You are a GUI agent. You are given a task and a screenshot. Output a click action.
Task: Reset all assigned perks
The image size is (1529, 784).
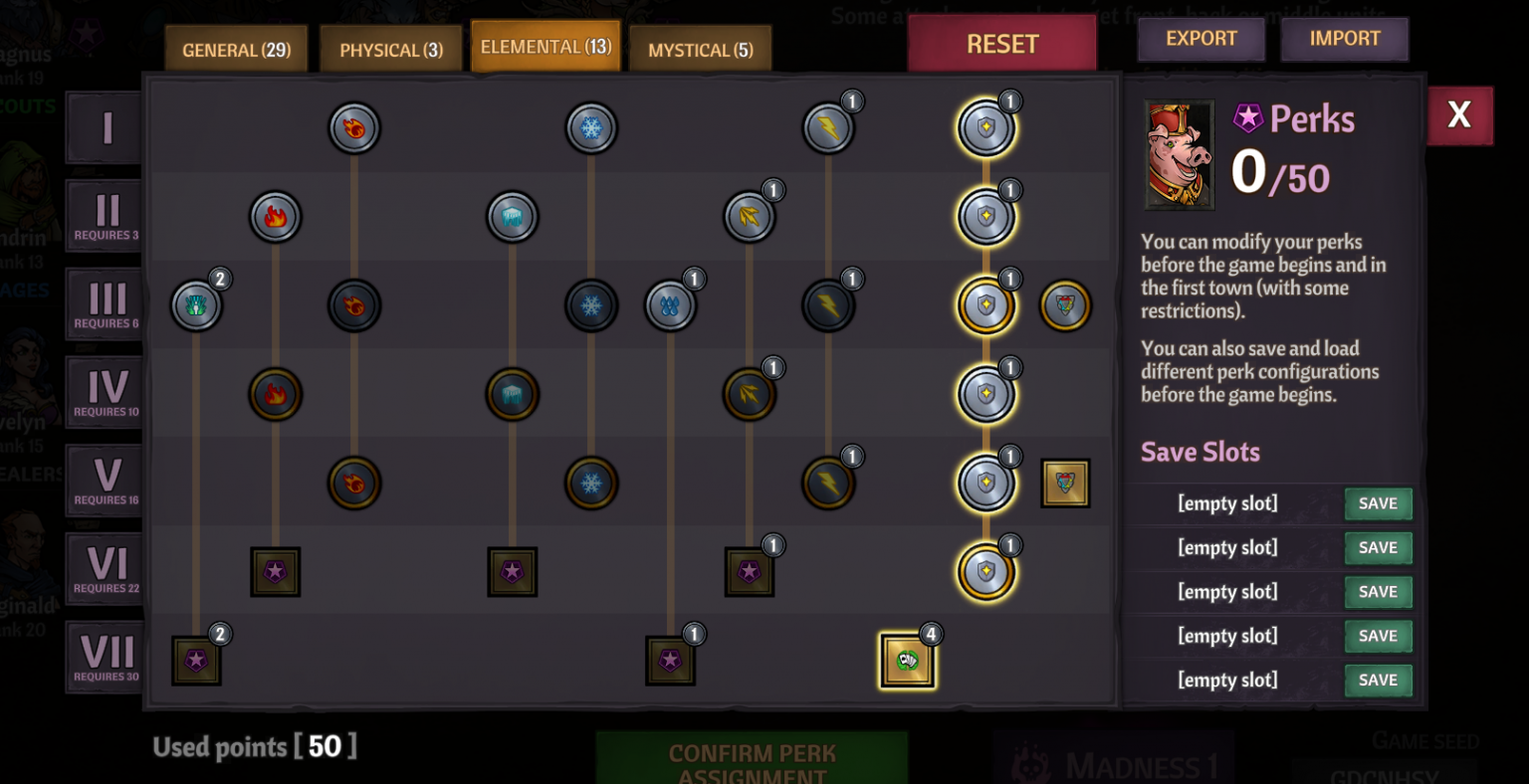click(x=1001, y=42)
